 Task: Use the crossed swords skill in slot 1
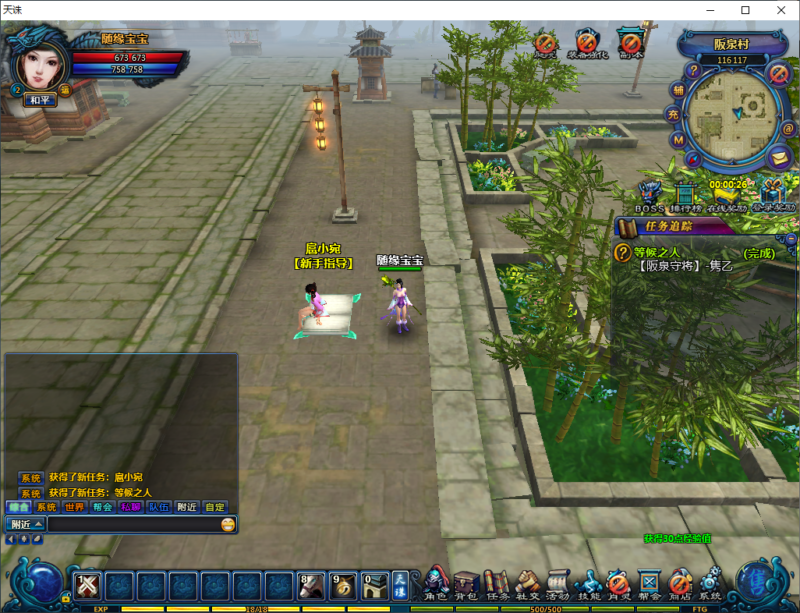tap(87, 585)
